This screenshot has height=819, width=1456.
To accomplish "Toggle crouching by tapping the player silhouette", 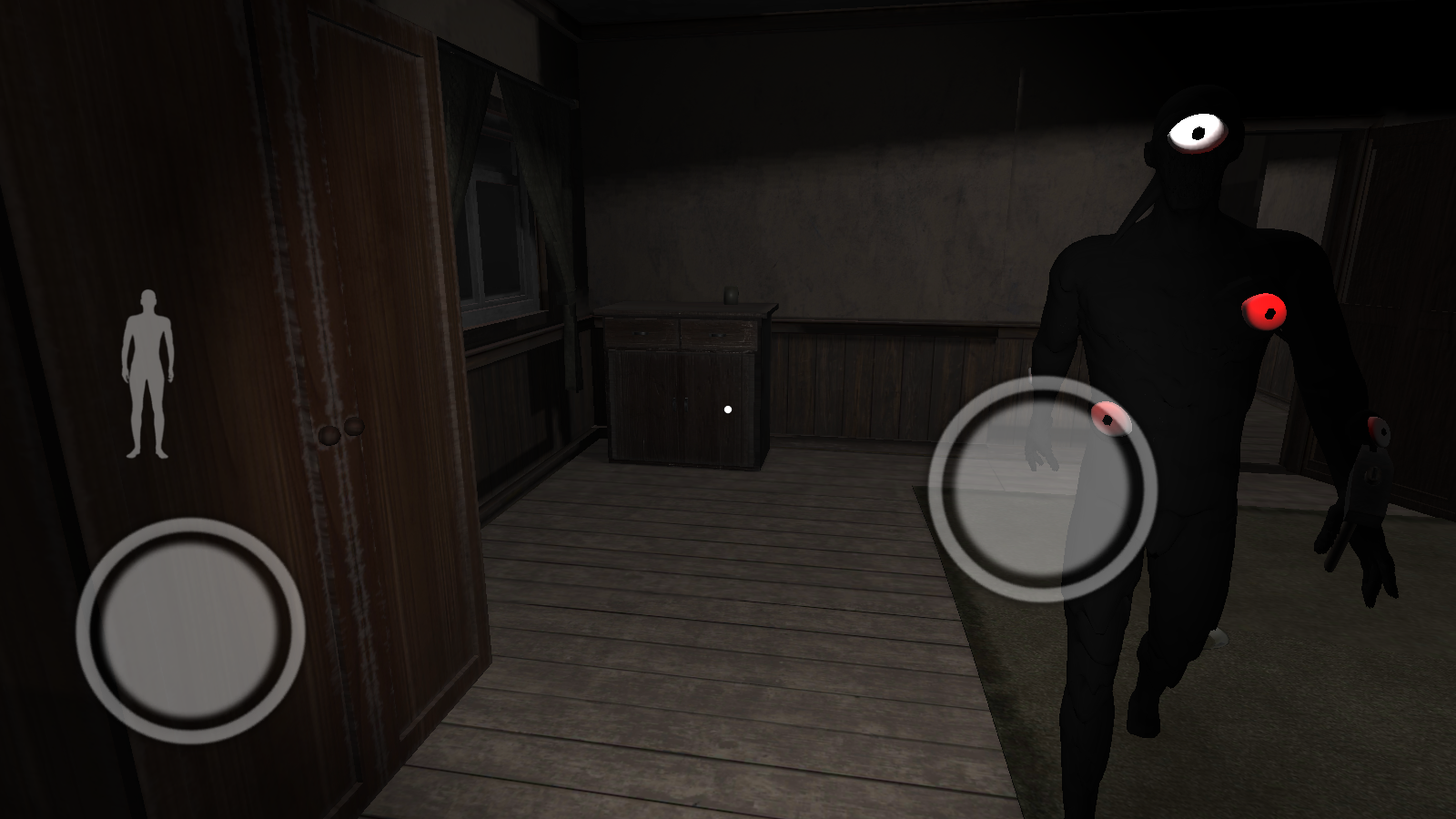I will pyautogui.click(x=147, y=373).
